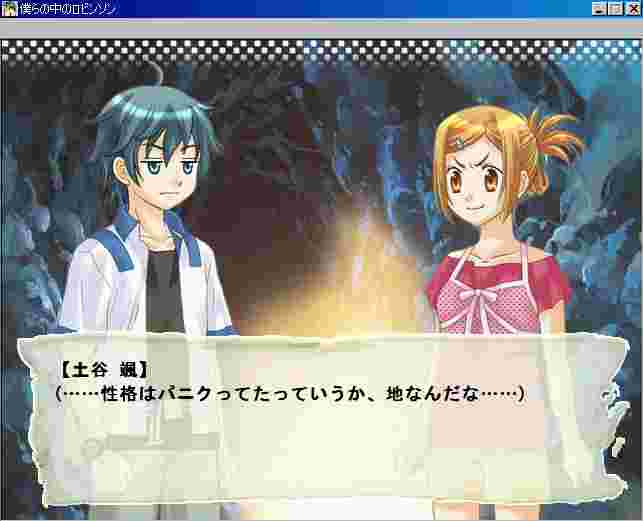Click the dialogue text box to continue
The image size is (643, 521).
(x=320, y=420)
